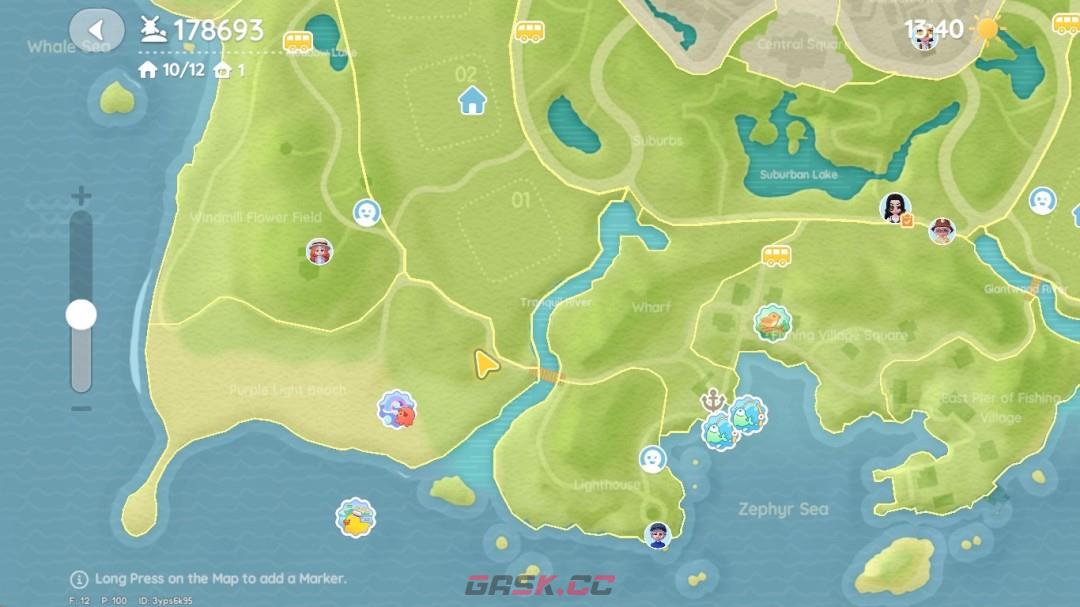Select the bus stop marker above Fishing Village Square
The height and width of the screenshot is (607, 1080).
click(x=777, y=255)
